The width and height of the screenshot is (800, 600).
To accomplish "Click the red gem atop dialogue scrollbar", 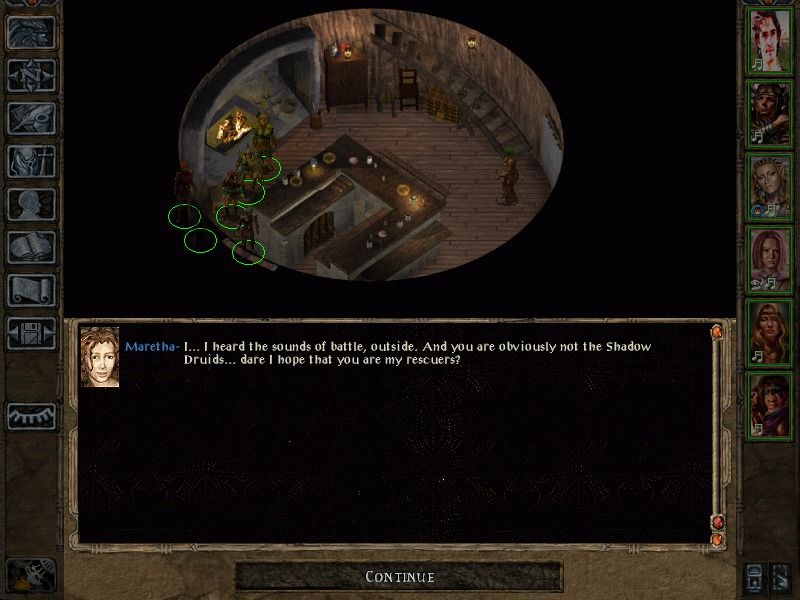I will coord(717,332).
